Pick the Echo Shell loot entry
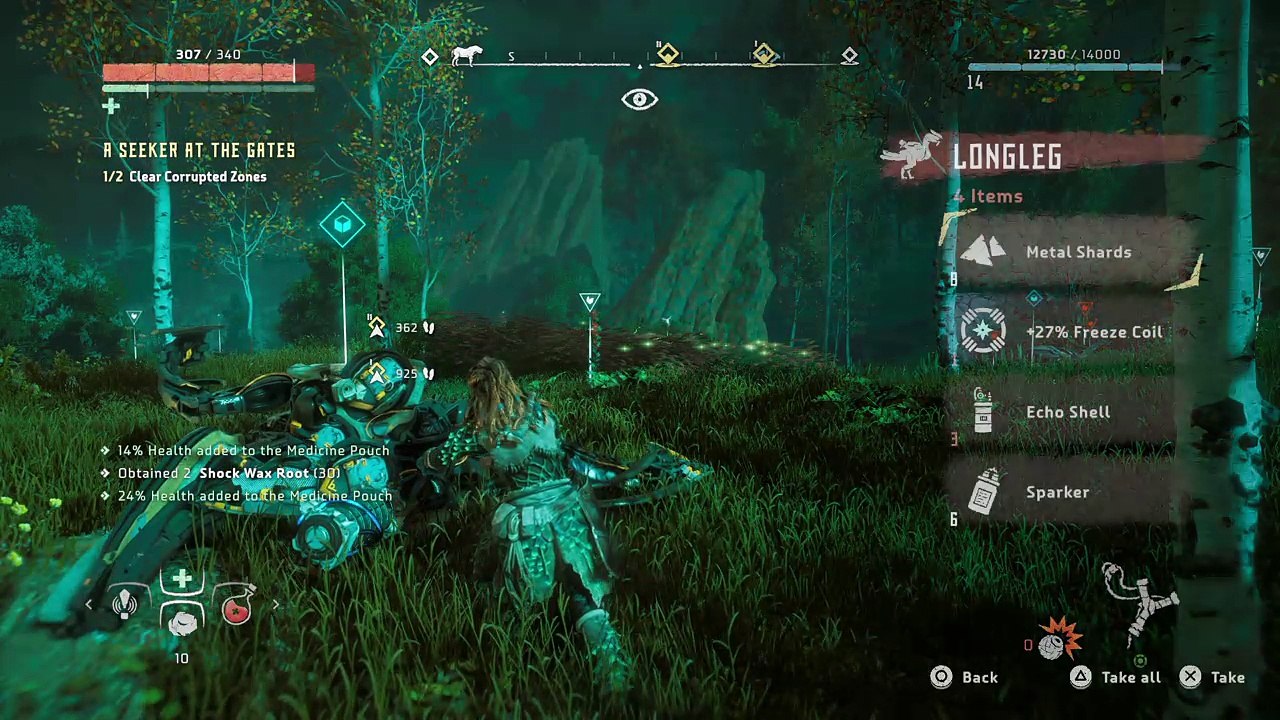Image resolution: width=1280 pixels, height=720 pixels. [x=1067, y=412]
